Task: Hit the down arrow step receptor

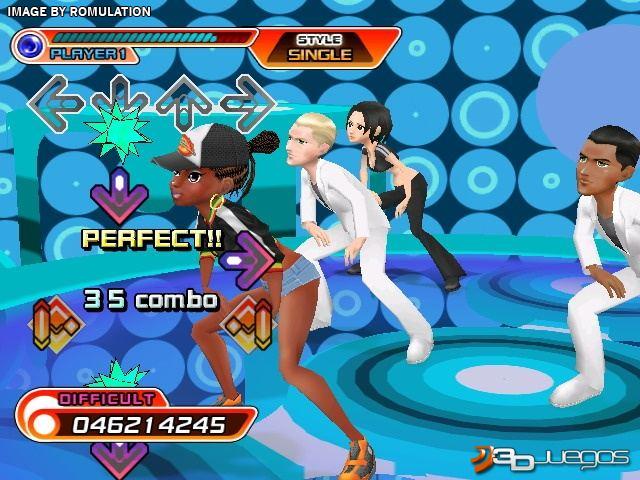Action: tap(120, 100)
